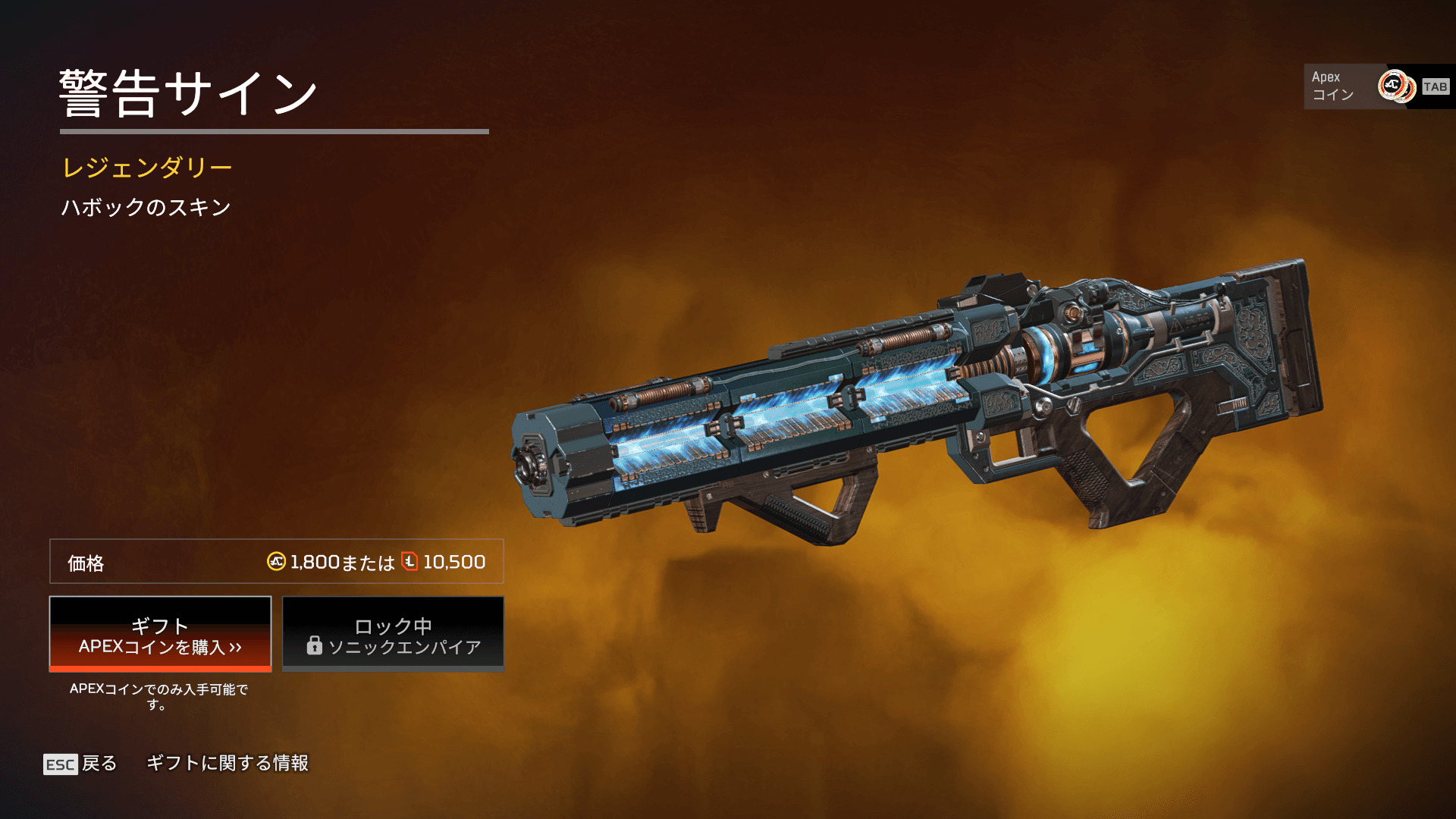Go back with the 戻る button
This screenshot has height=819, width=1456.
(81, 764)
